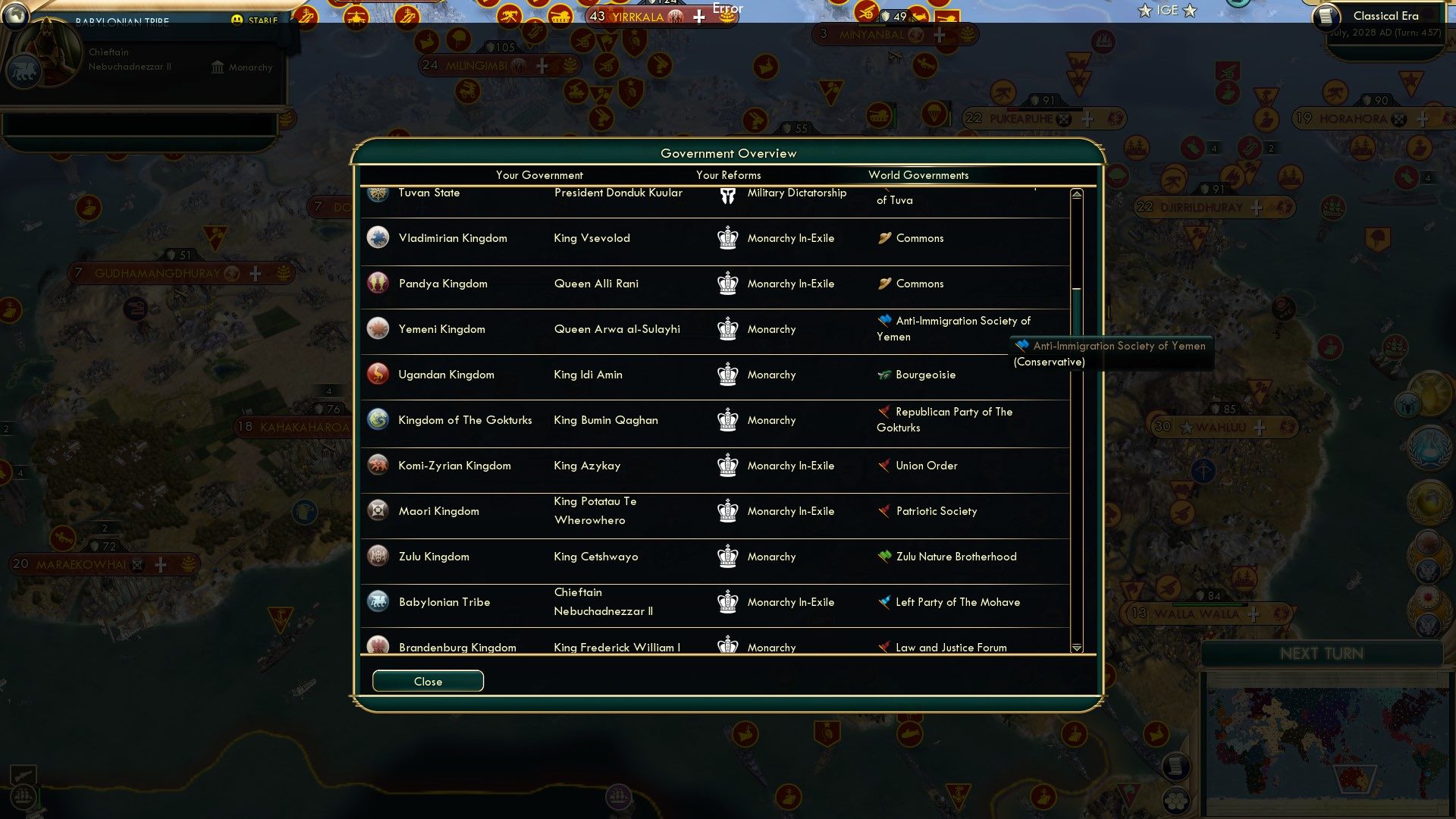Click the Close button

427,681
